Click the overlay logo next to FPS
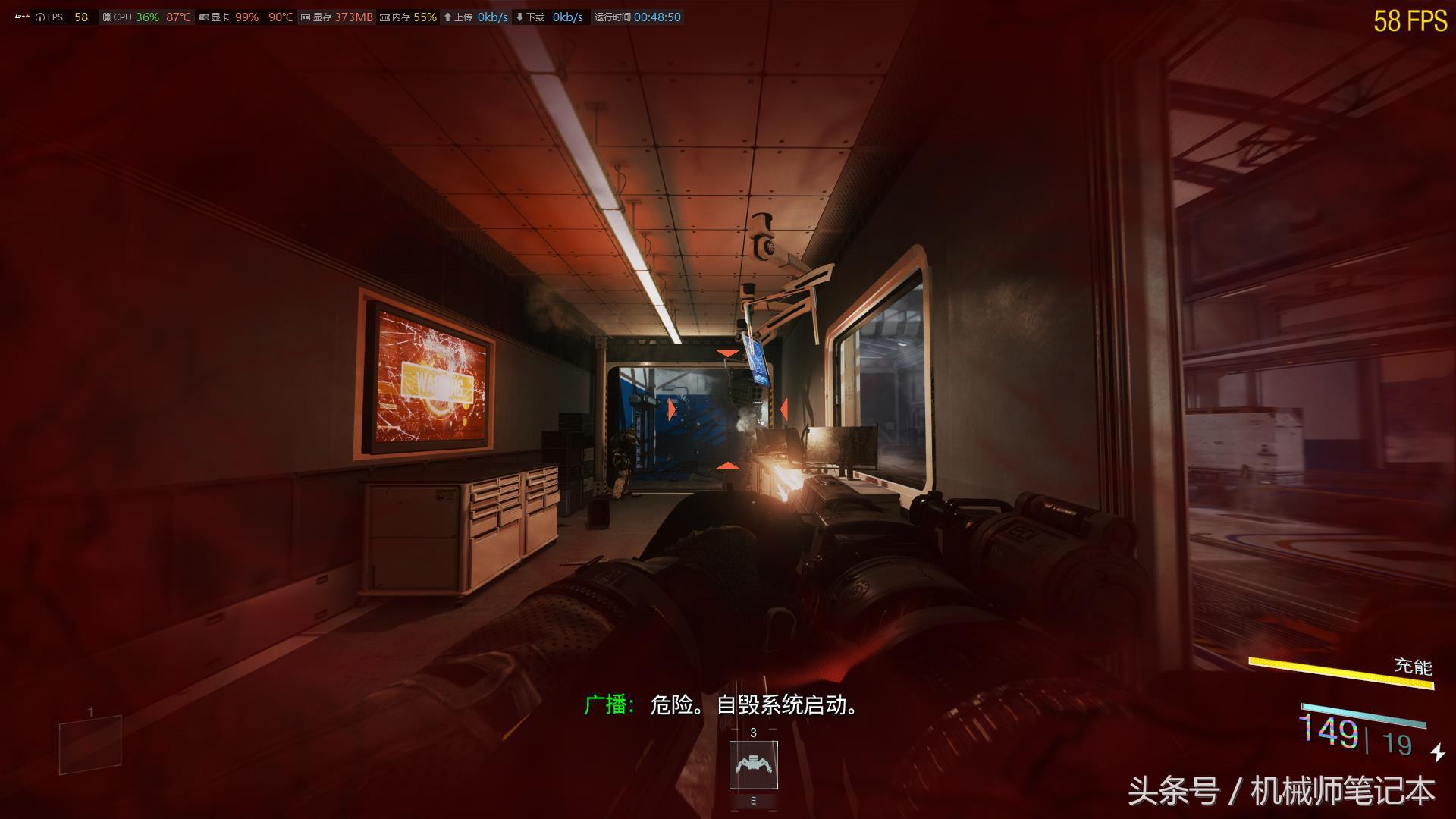The height and width of the screenshot is (819, 1456). (x=22, y=17)
